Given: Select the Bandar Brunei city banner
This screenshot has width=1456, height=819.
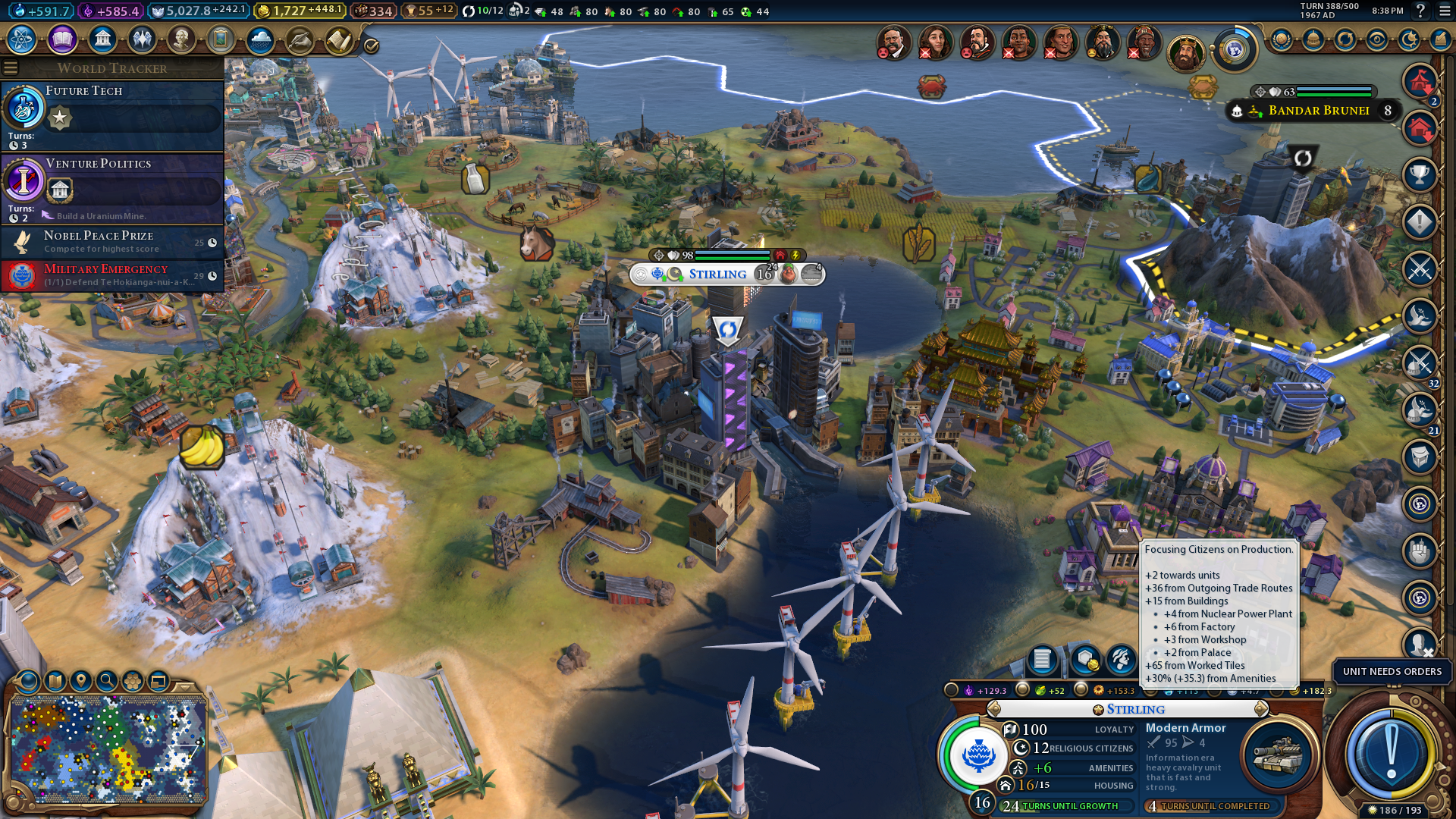Looking at the screenshot, I should tap(1318, 111).
